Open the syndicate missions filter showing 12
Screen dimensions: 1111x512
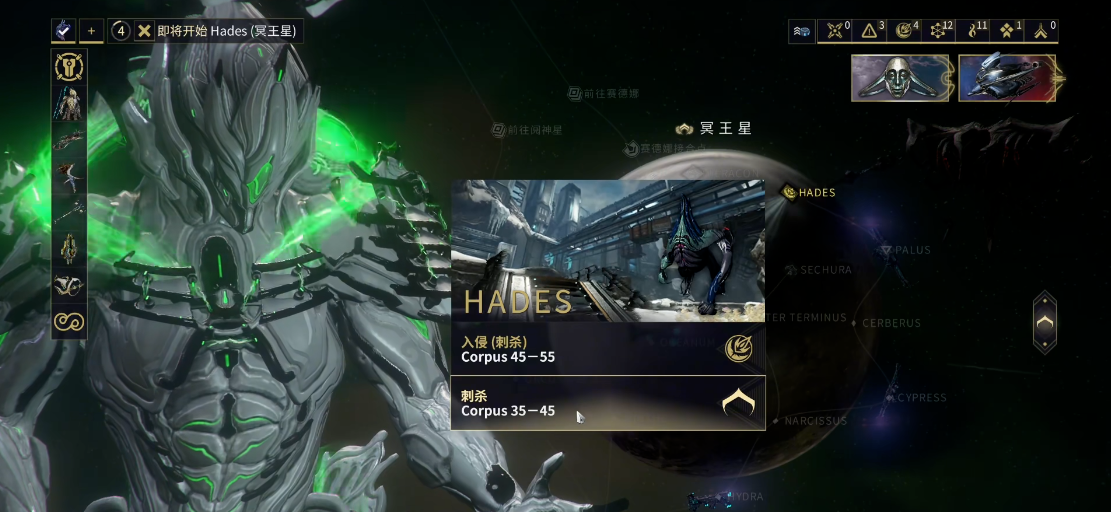940,31
